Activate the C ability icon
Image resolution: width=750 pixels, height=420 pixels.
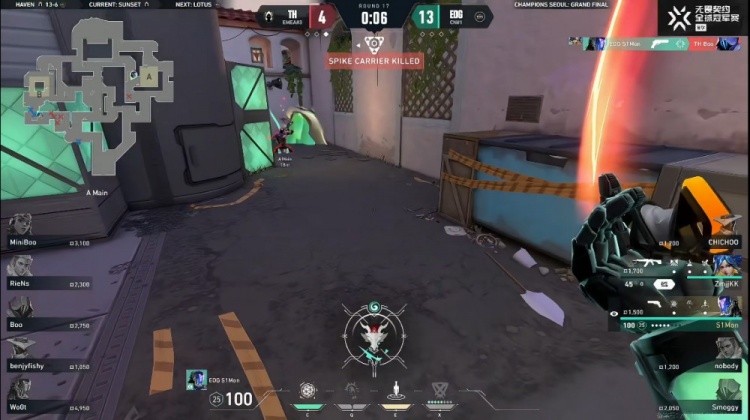pos(309,390)
